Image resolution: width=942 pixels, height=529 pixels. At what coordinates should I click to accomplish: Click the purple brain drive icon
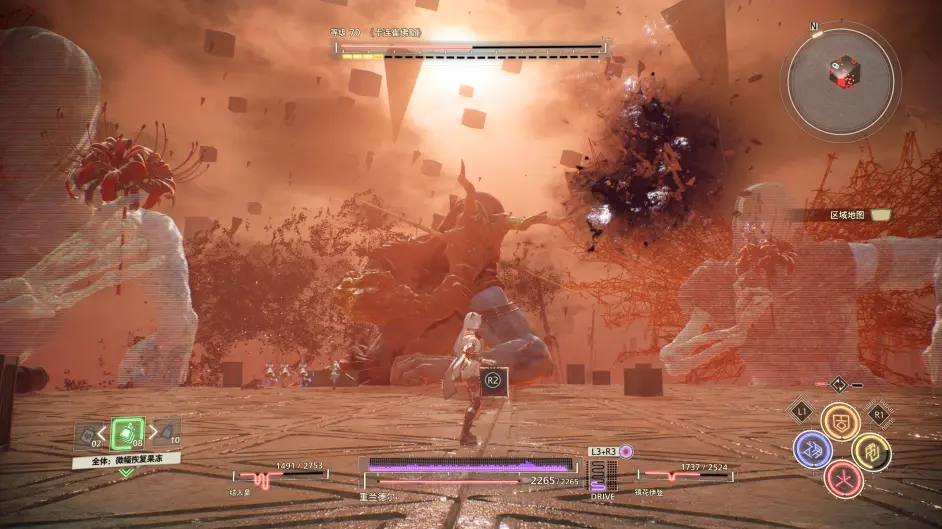pyautogui.click(x=626, y=452)
